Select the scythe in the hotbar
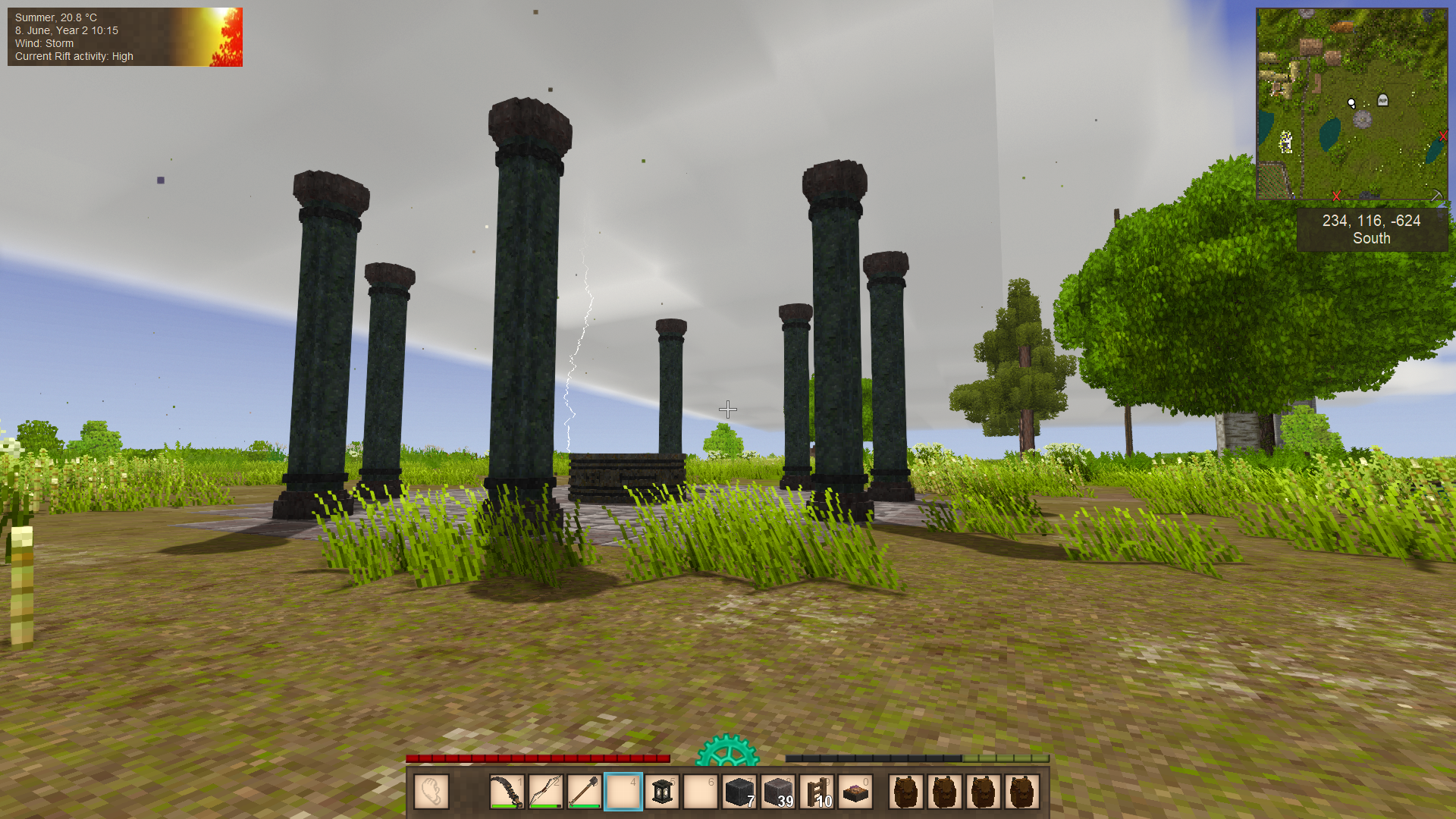This screenshot has height=819, width=1456. coord(507,792)
